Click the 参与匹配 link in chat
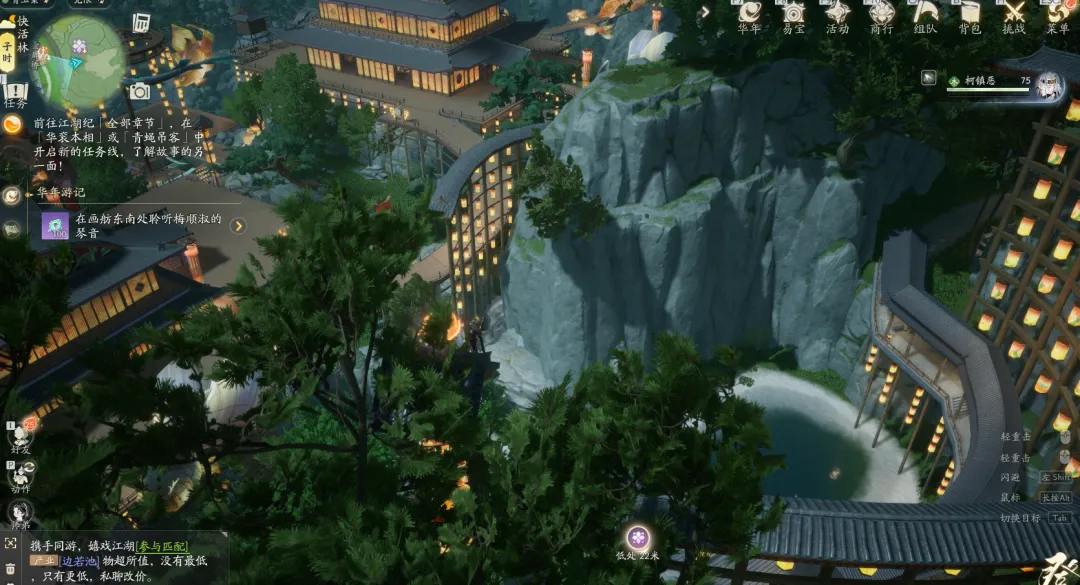 (163, 545)
